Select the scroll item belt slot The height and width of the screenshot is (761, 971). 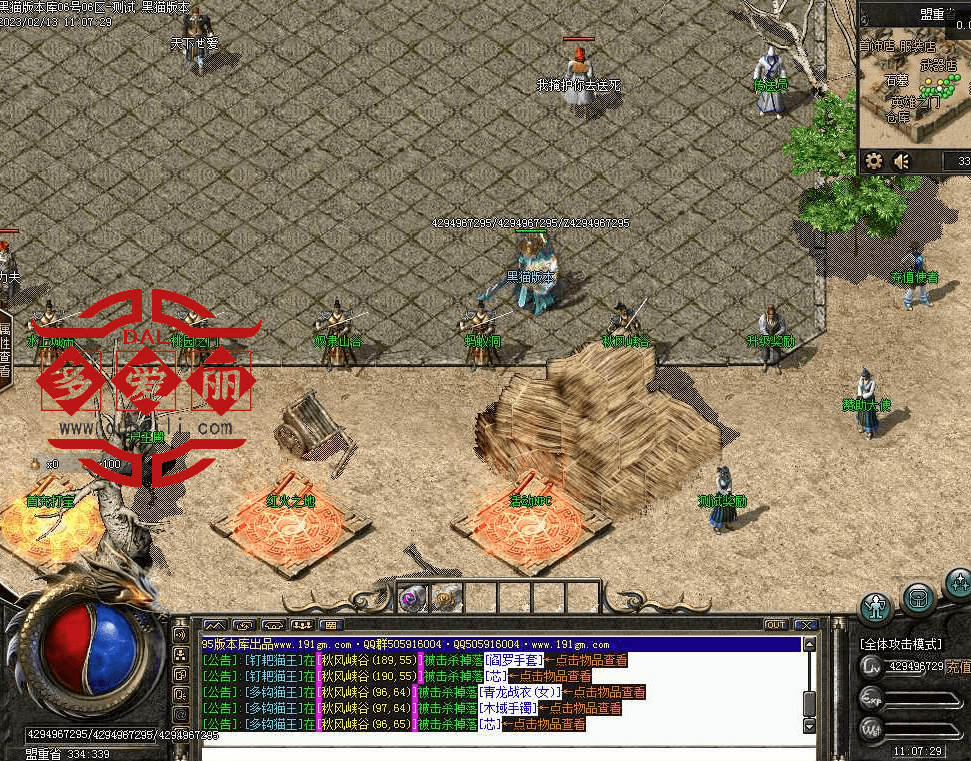445,598
